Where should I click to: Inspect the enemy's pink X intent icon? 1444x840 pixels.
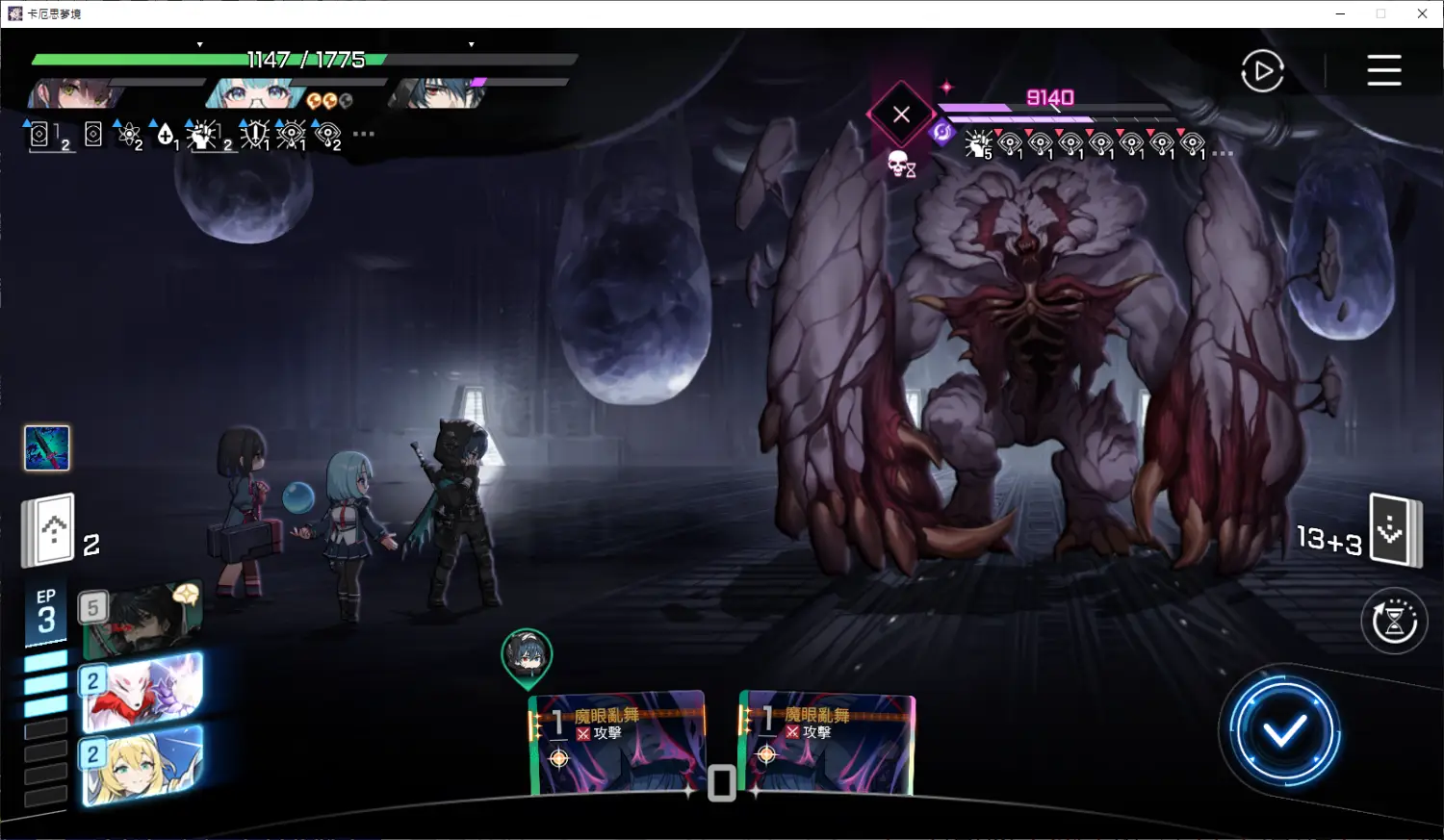(x=901, y=115)
